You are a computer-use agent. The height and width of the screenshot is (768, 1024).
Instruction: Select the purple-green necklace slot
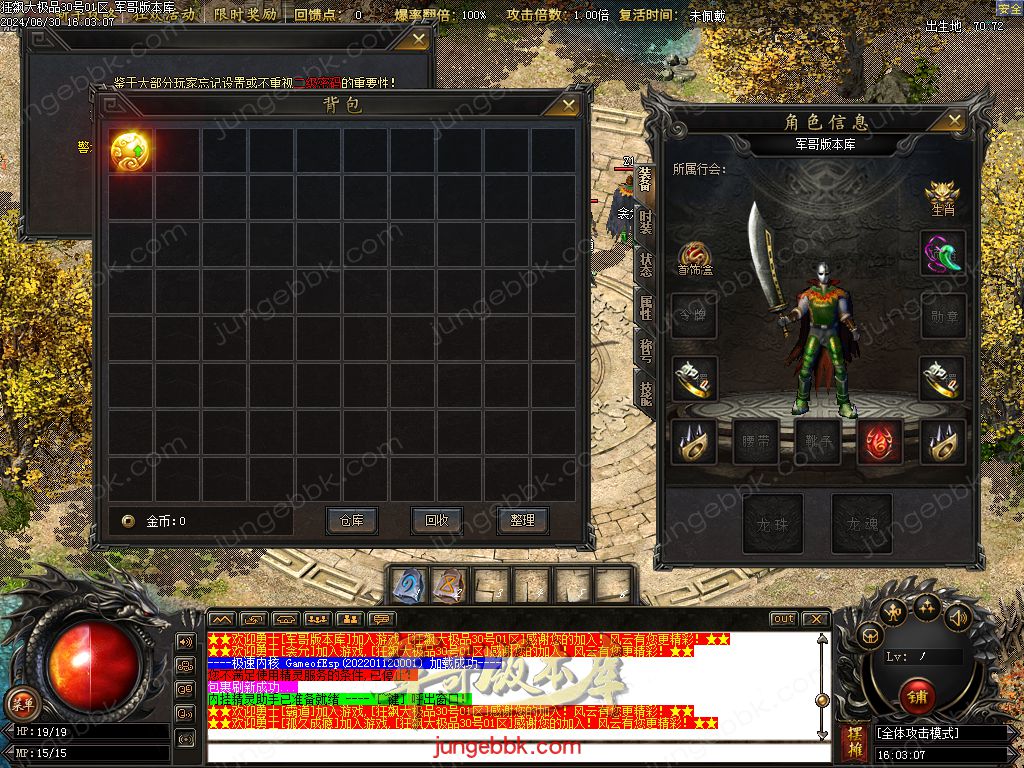point(943,254)
